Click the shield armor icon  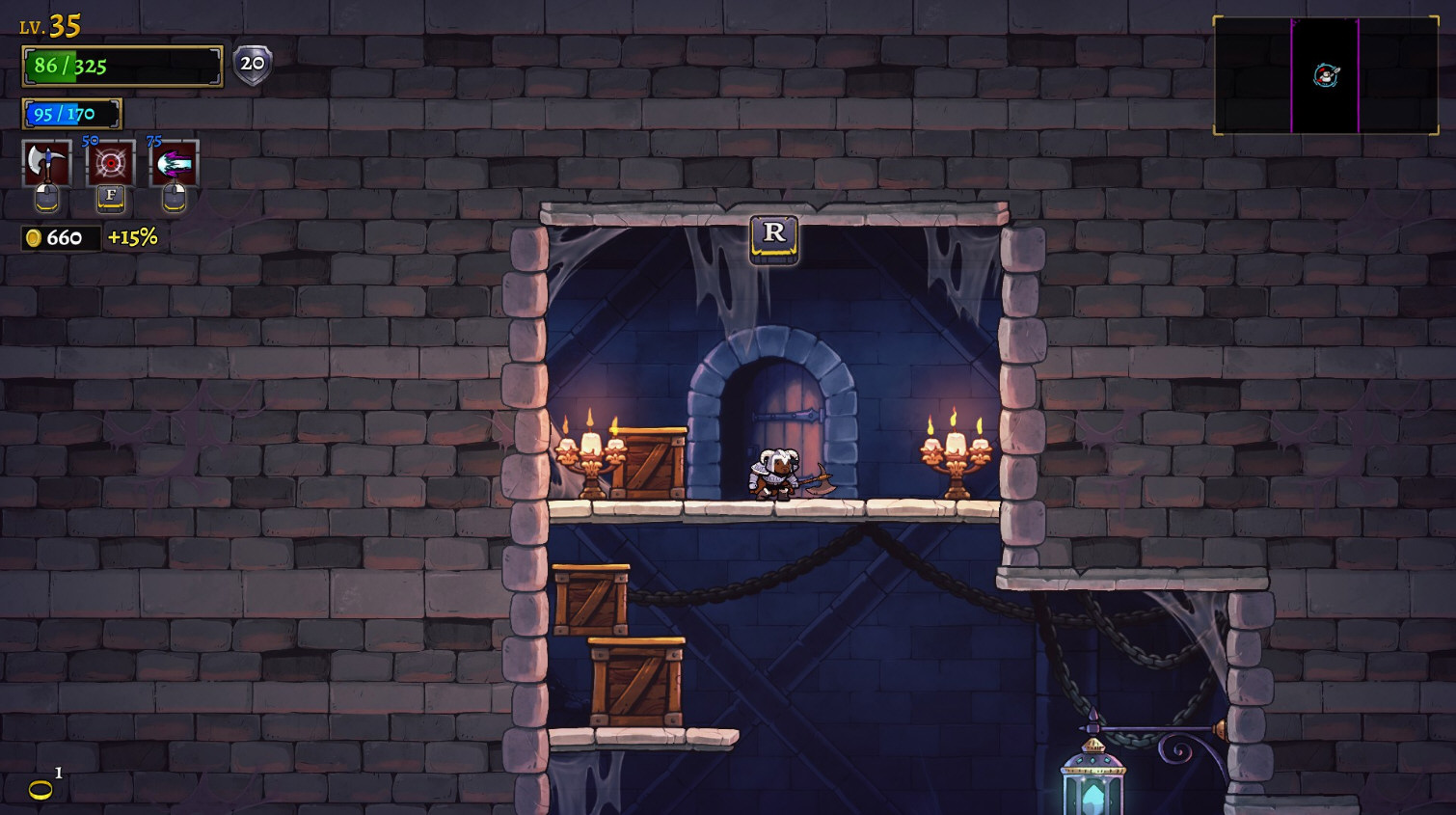253,65
